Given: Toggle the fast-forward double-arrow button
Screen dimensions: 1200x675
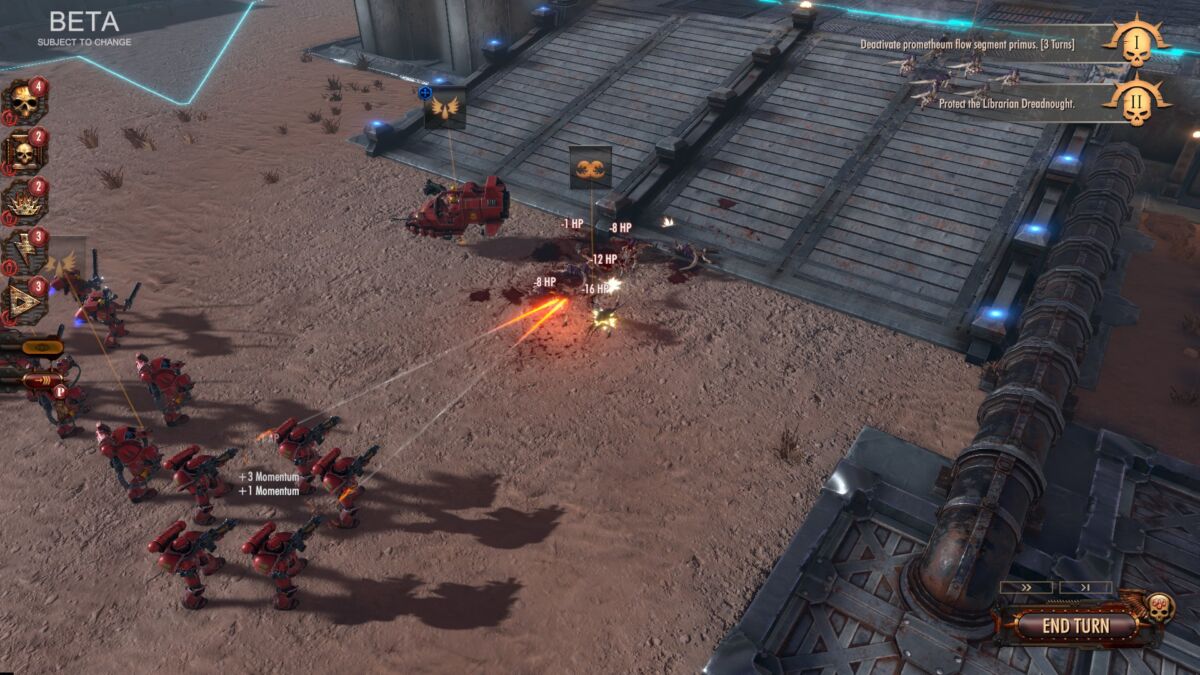Looking at the screenshot, I should [1026, 588].
